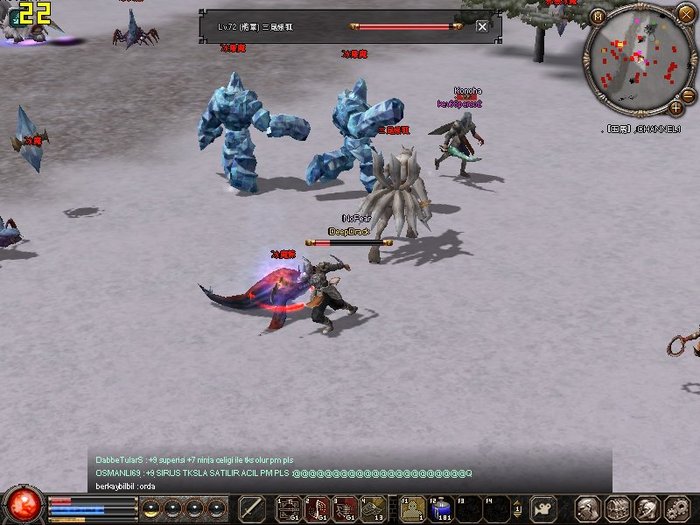
Task: Open the inventory chest icon
Action: 619,508
